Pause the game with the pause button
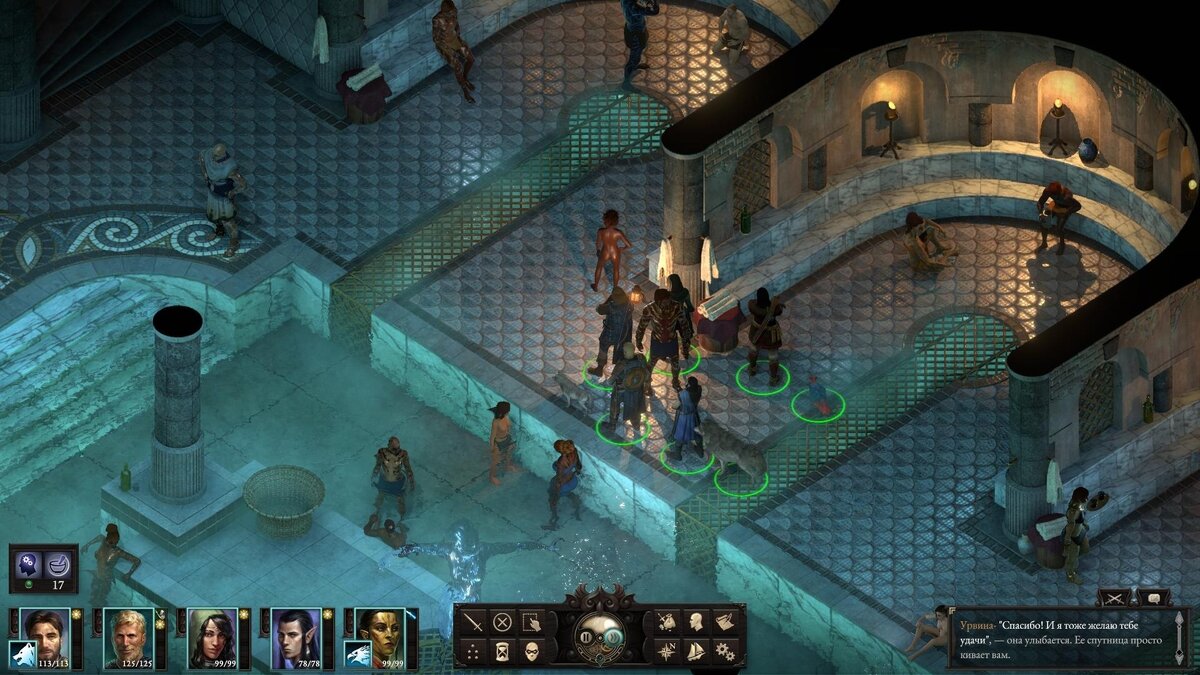The image size is (1200, 675). pyautogui.click(x=586, y=636)
